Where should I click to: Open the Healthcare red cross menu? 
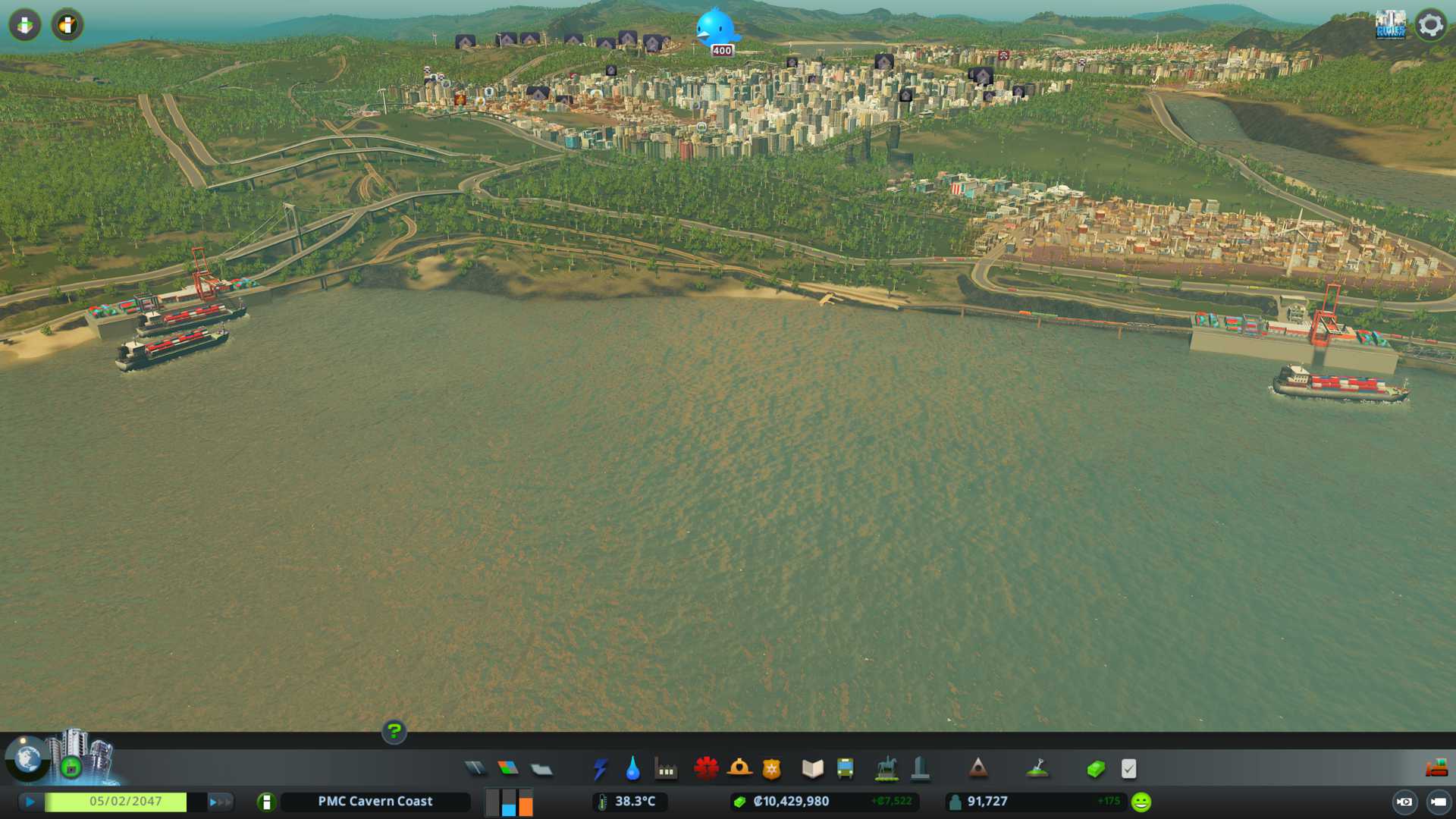tap(706, 769)
